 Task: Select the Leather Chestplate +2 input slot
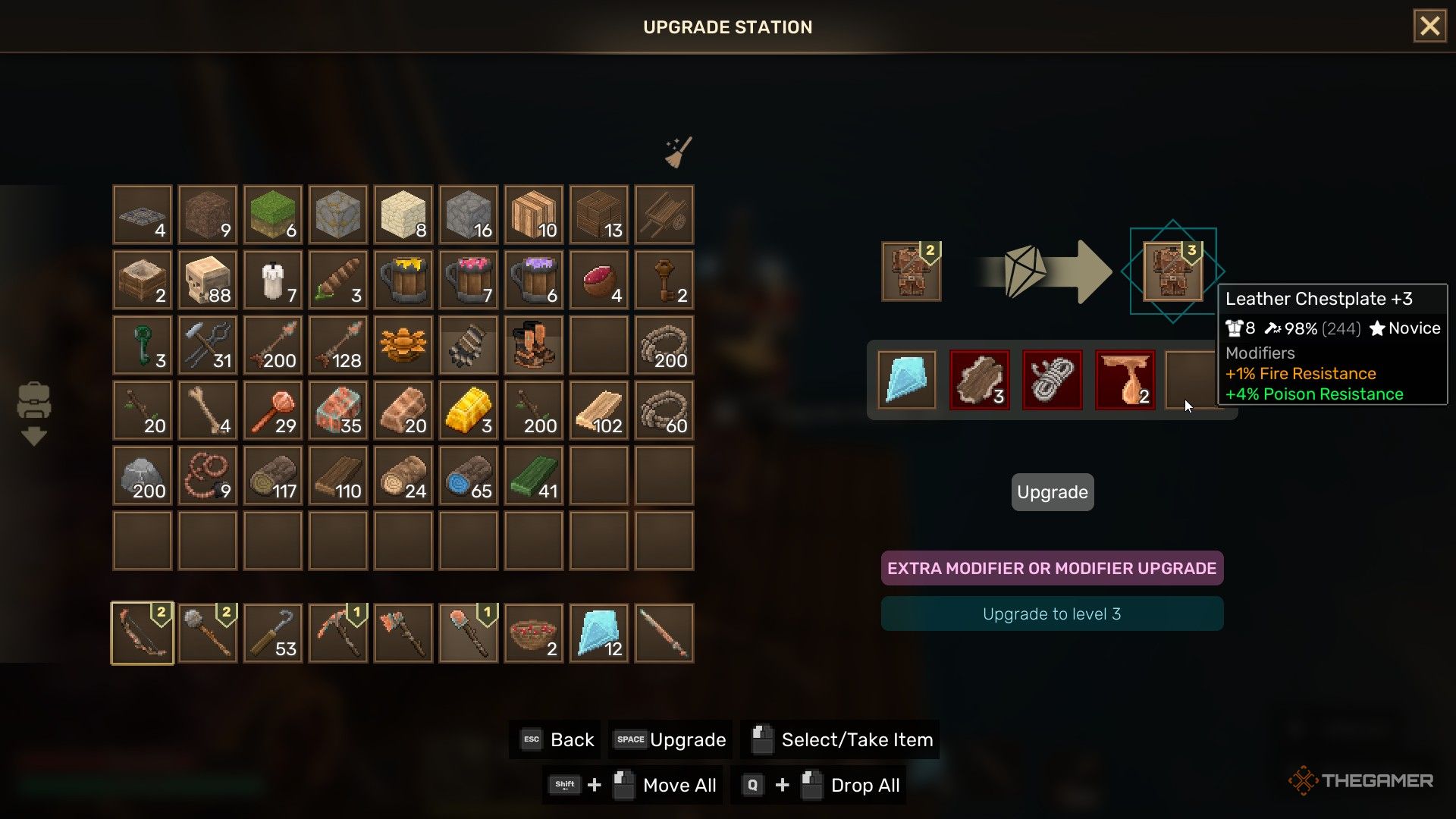(911, 271)
